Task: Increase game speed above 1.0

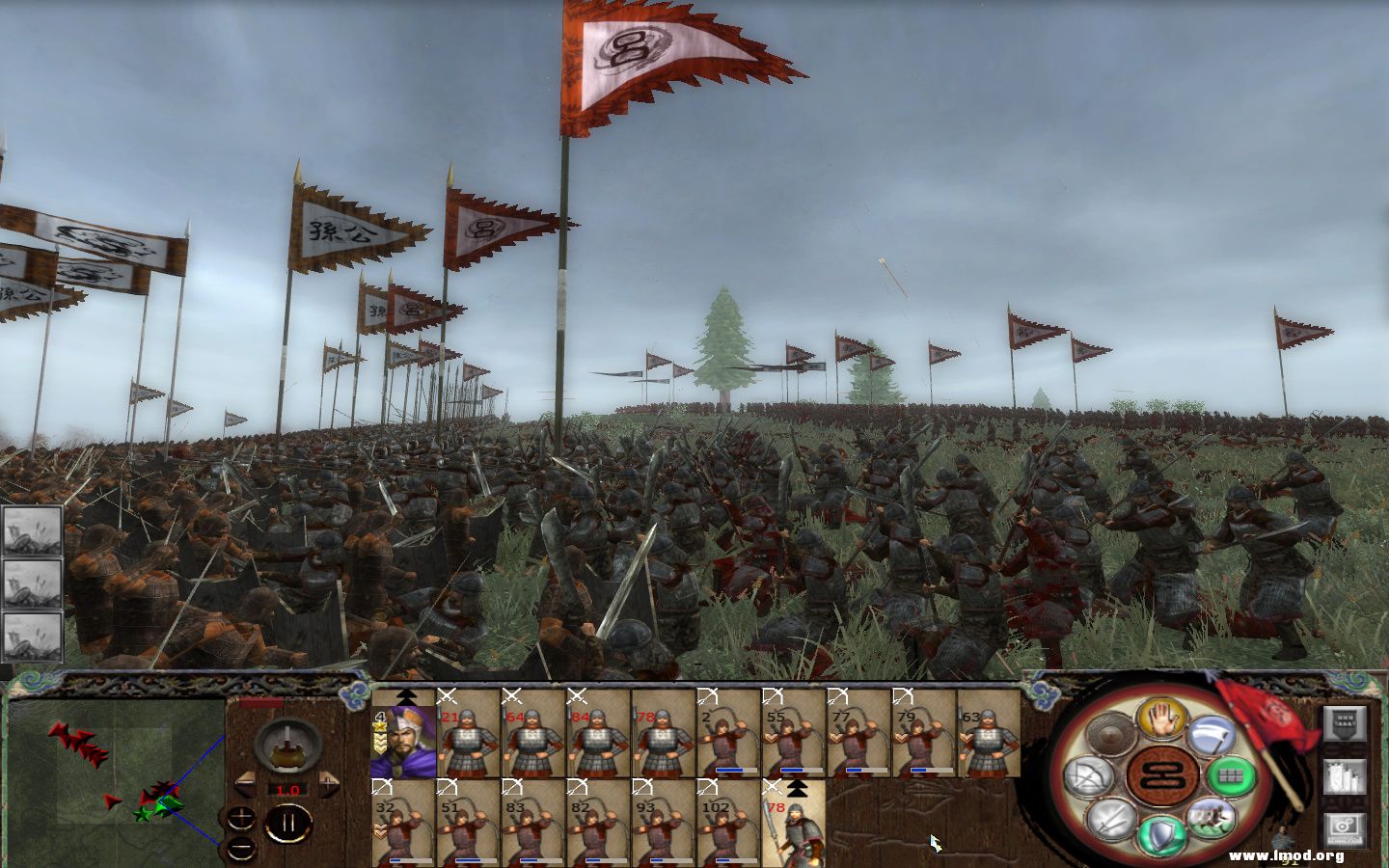Action: coord(328,784)
